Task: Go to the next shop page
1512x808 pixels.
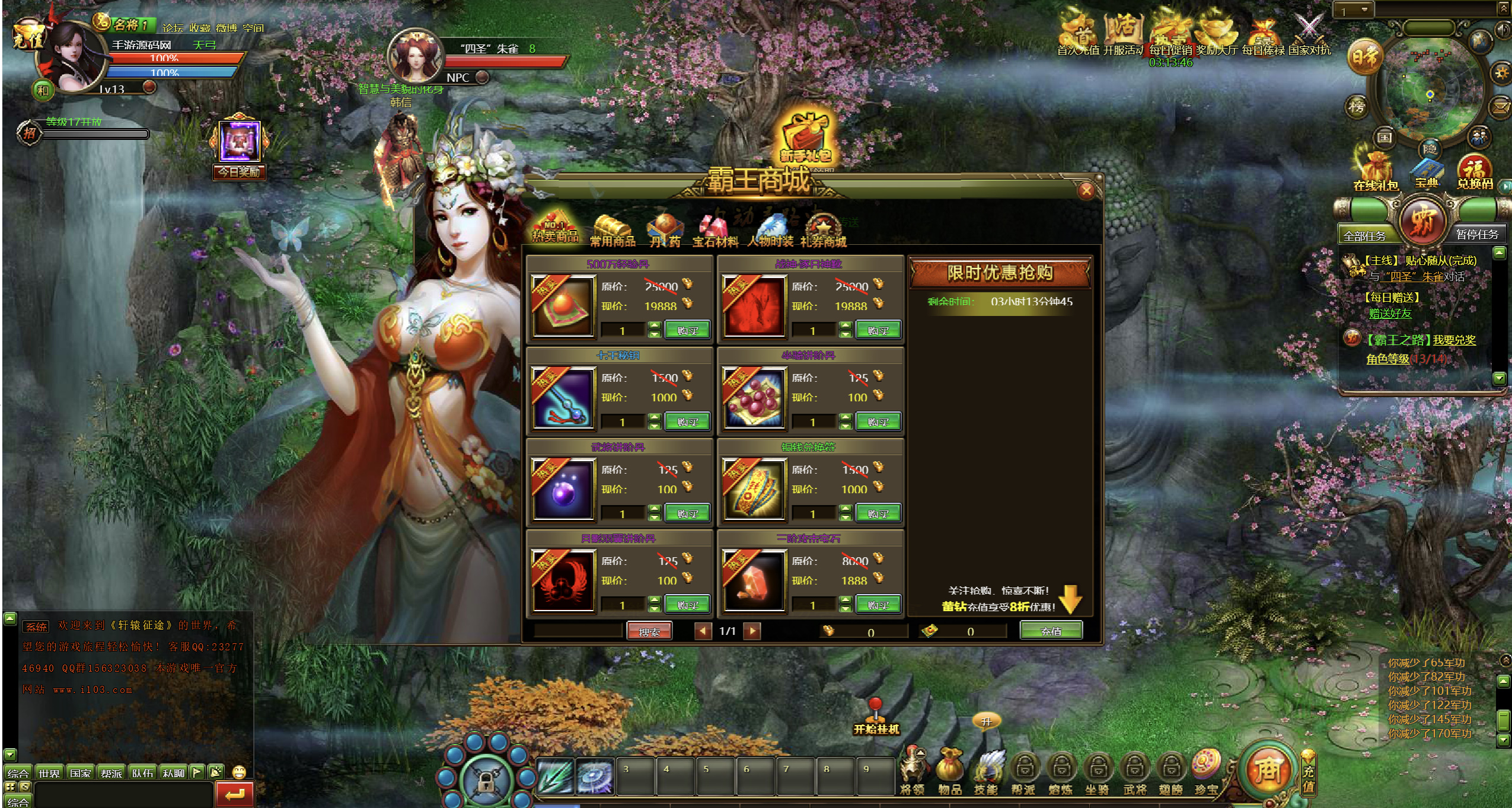Action: (752, 631)
